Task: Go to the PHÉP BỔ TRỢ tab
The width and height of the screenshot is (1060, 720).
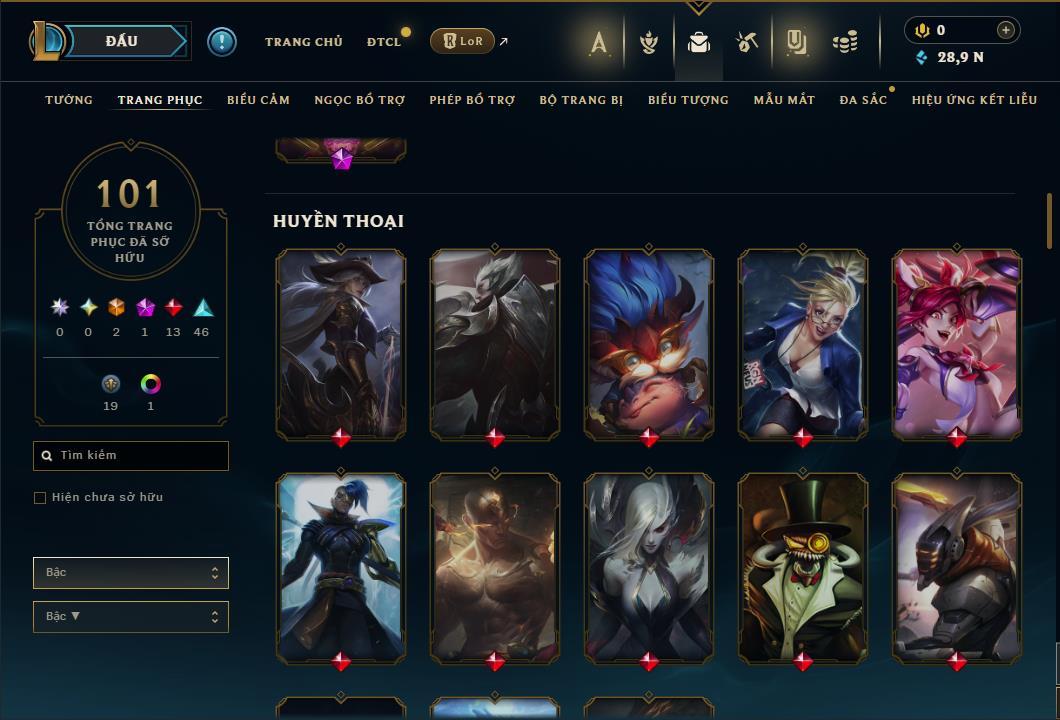Action: pyautogui.click(x=472, y=100)
